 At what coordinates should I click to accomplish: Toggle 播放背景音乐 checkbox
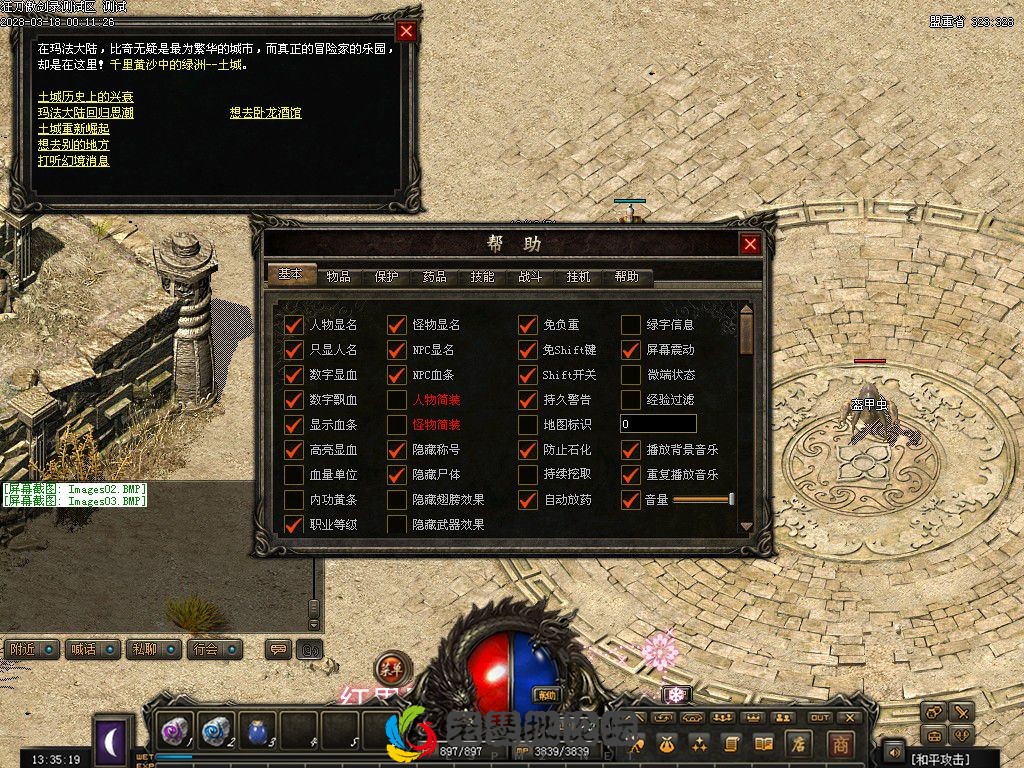point(631,450)
